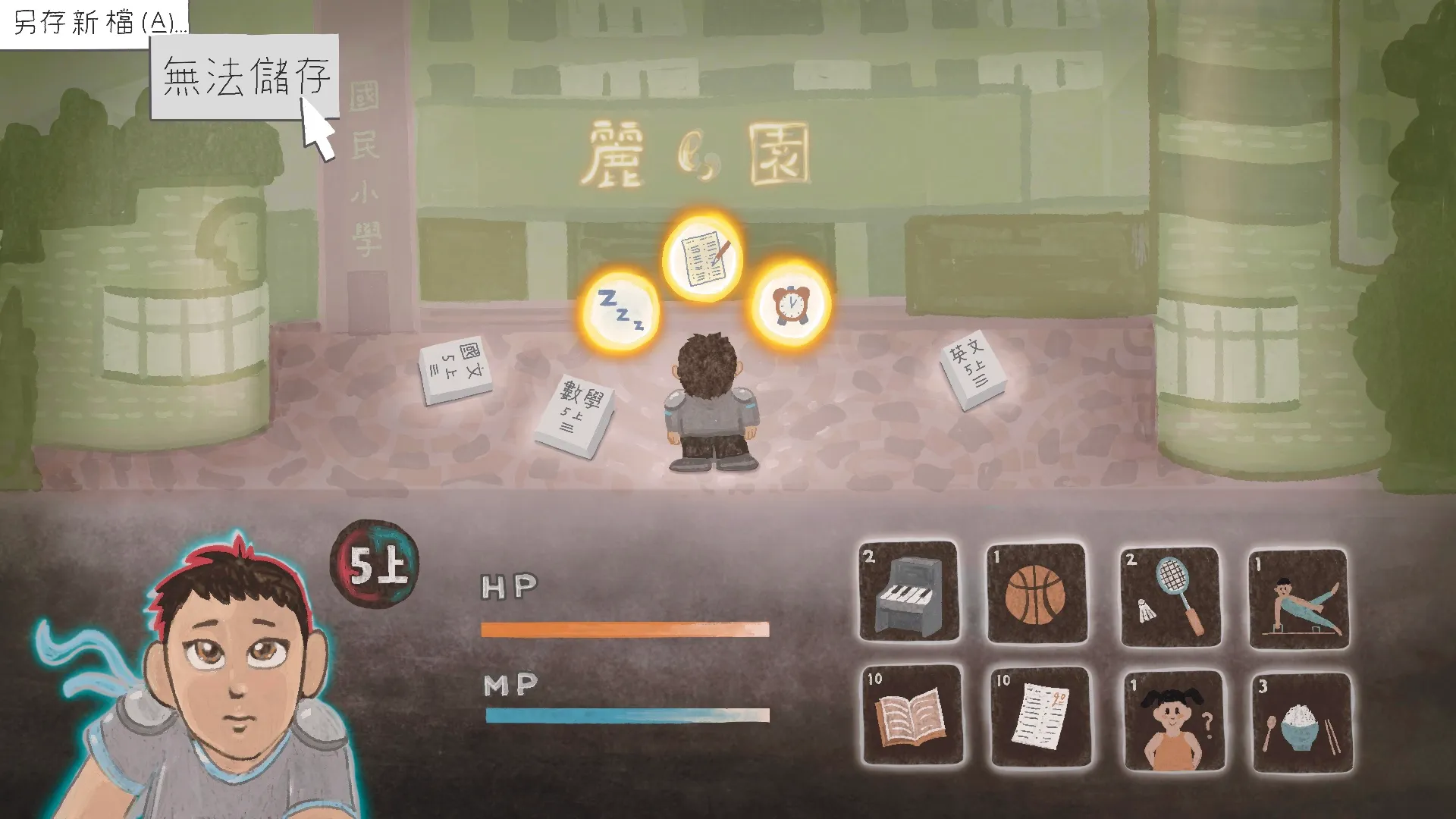Select the rice bowl item showing 3
This screenshot has width=1456, height=819.
[x=1299, y=717]
